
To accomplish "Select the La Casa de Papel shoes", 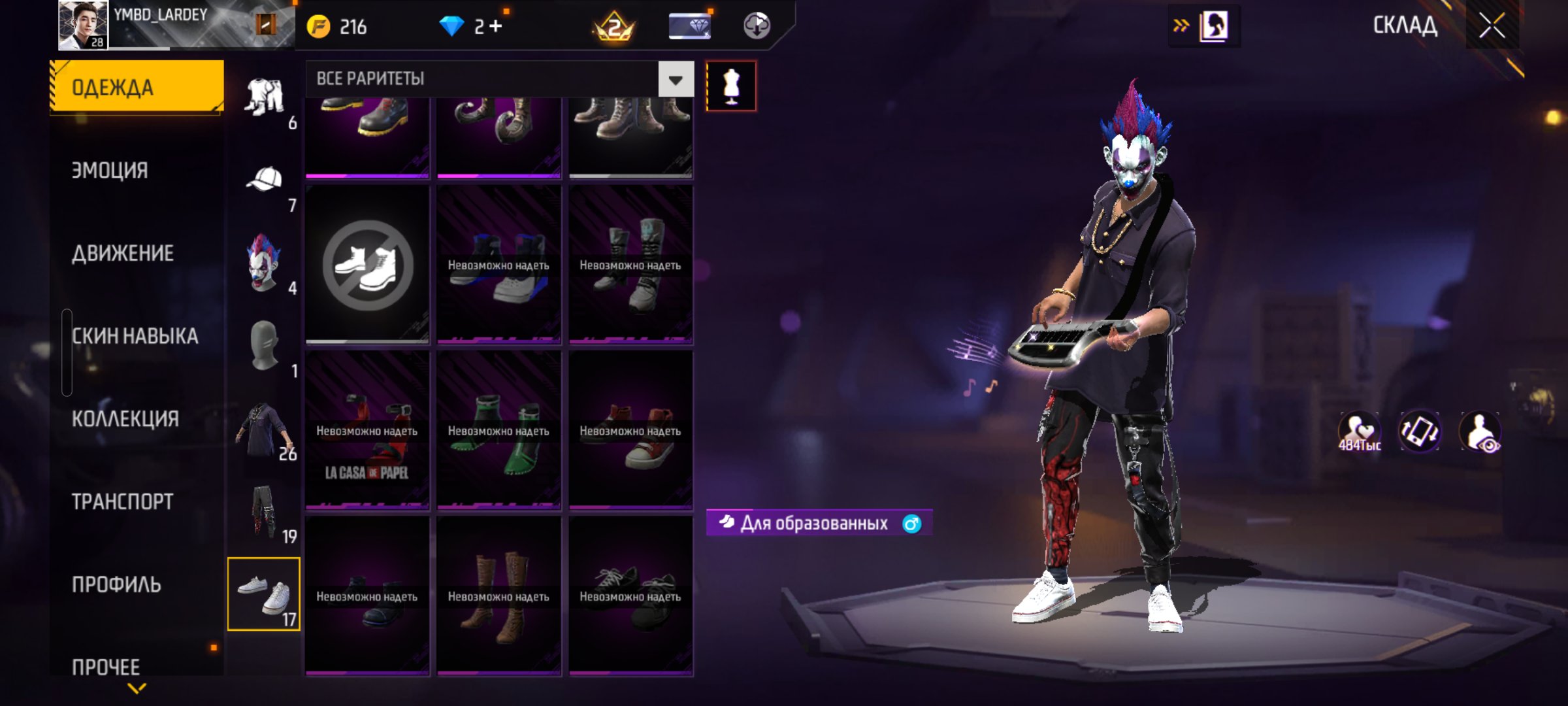I will [x=367, y=430].
